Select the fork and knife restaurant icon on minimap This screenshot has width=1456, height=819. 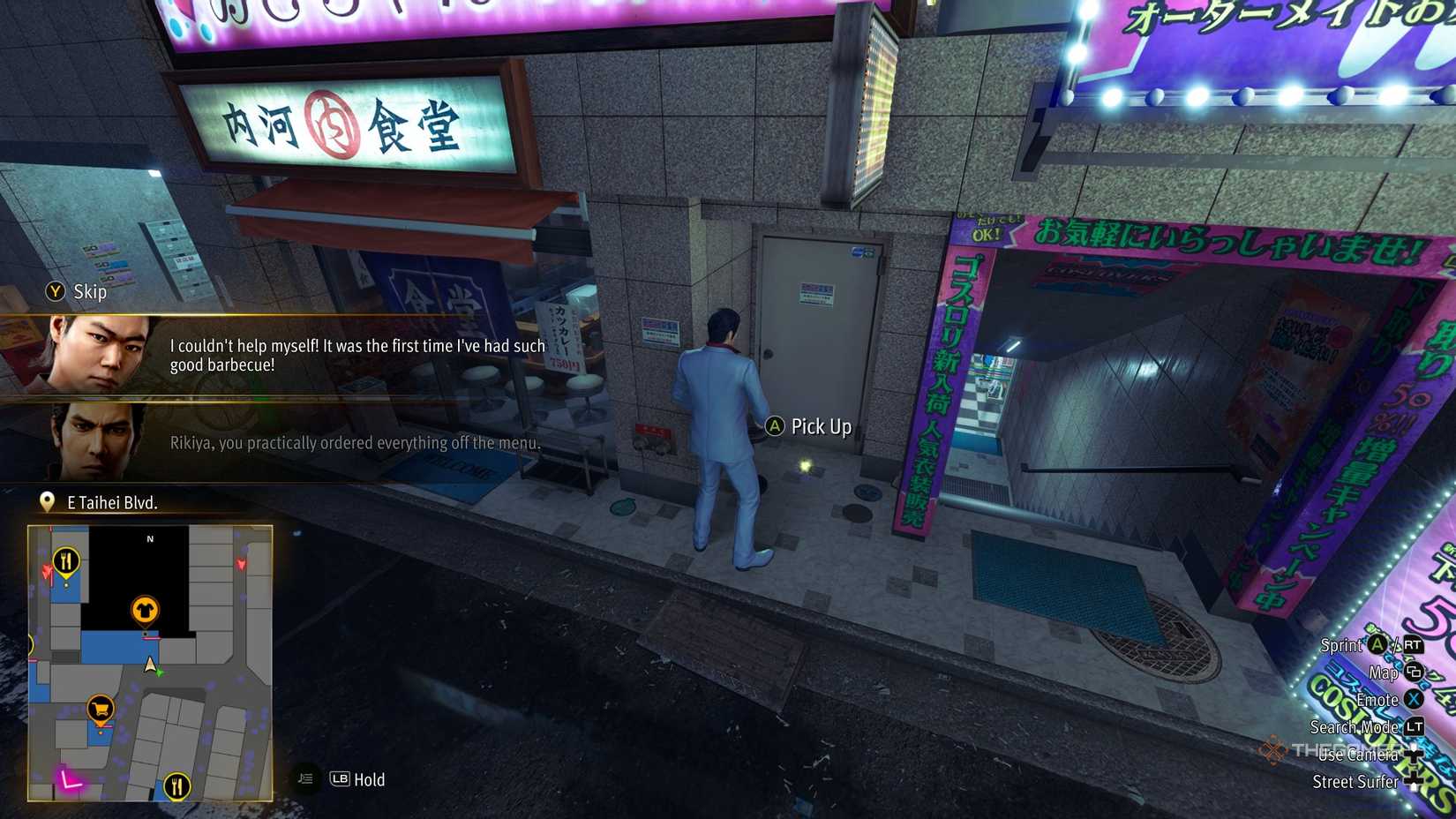[66, 560]
